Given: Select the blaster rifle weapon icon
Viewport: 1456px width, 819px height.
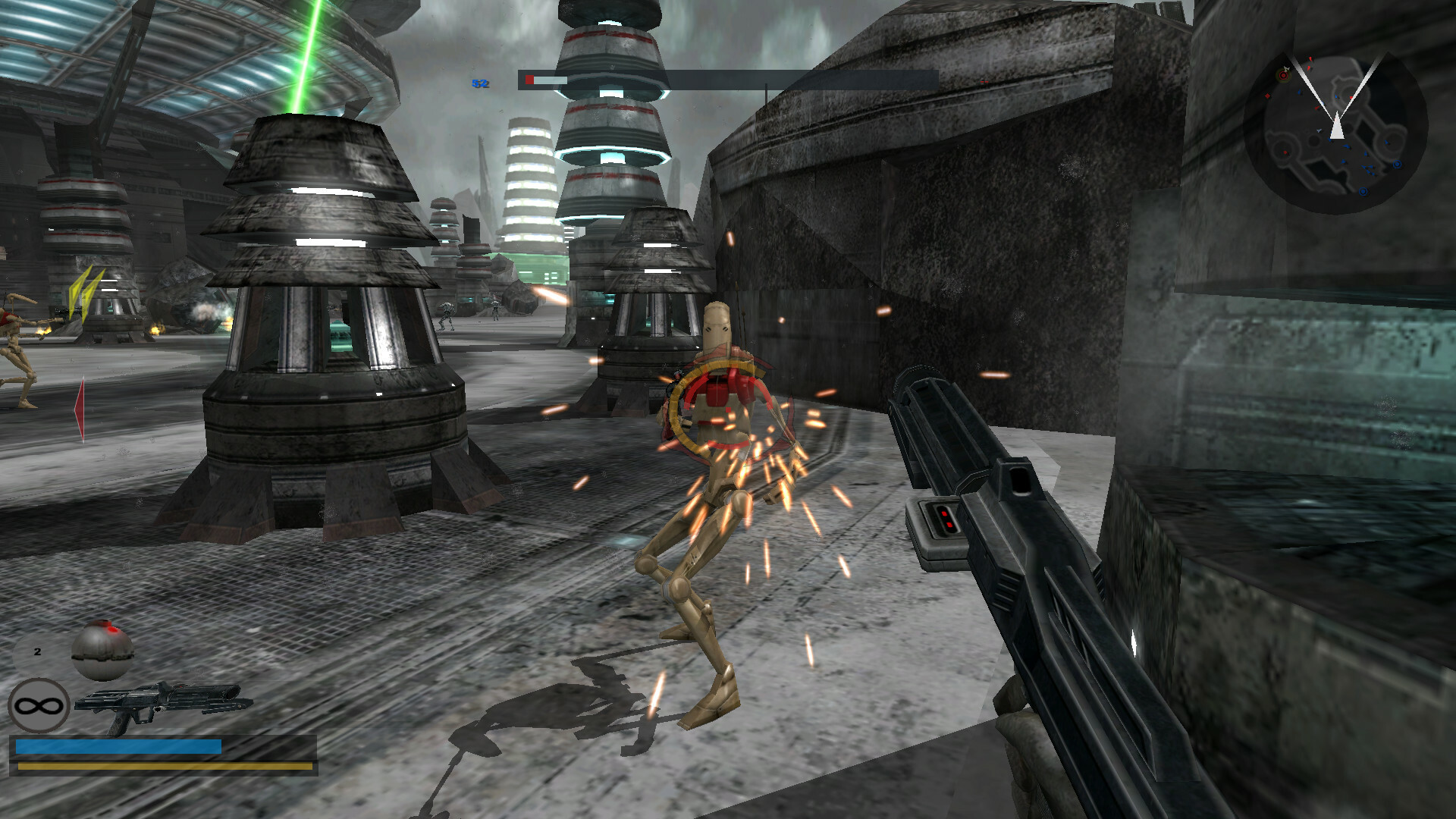Looking at the screenshot, I should pyautogui.click(x=163, y=704).
